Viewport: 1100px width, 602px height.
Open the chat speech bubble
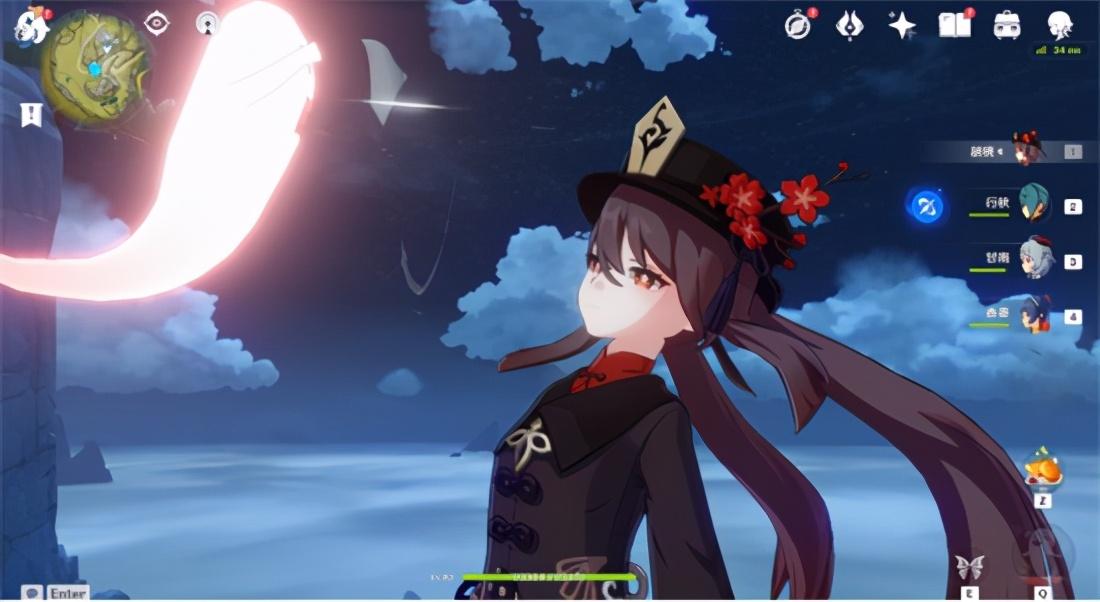pos(32,592)
